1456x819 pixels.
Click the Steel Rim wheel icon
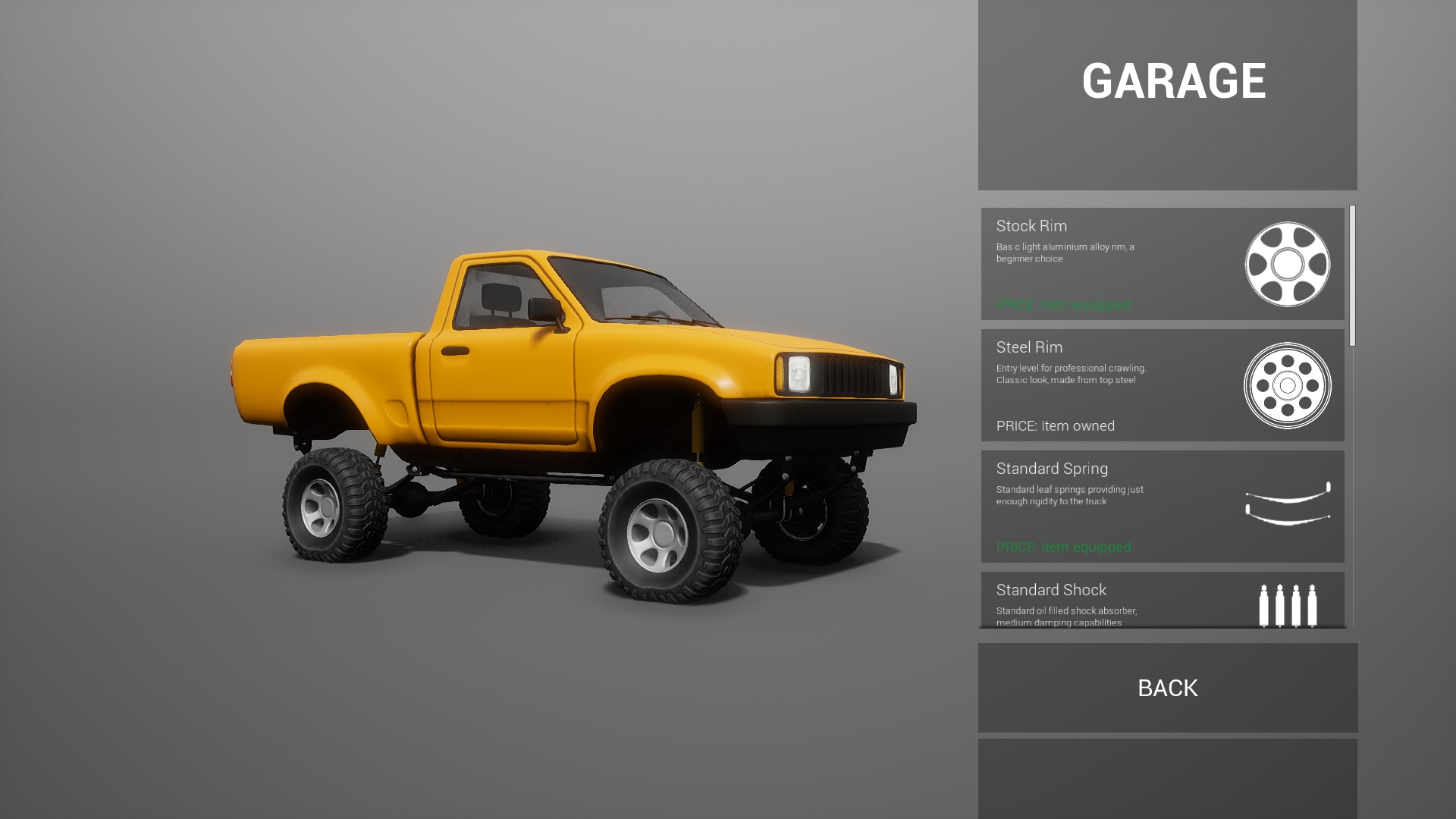point(1286,387)
